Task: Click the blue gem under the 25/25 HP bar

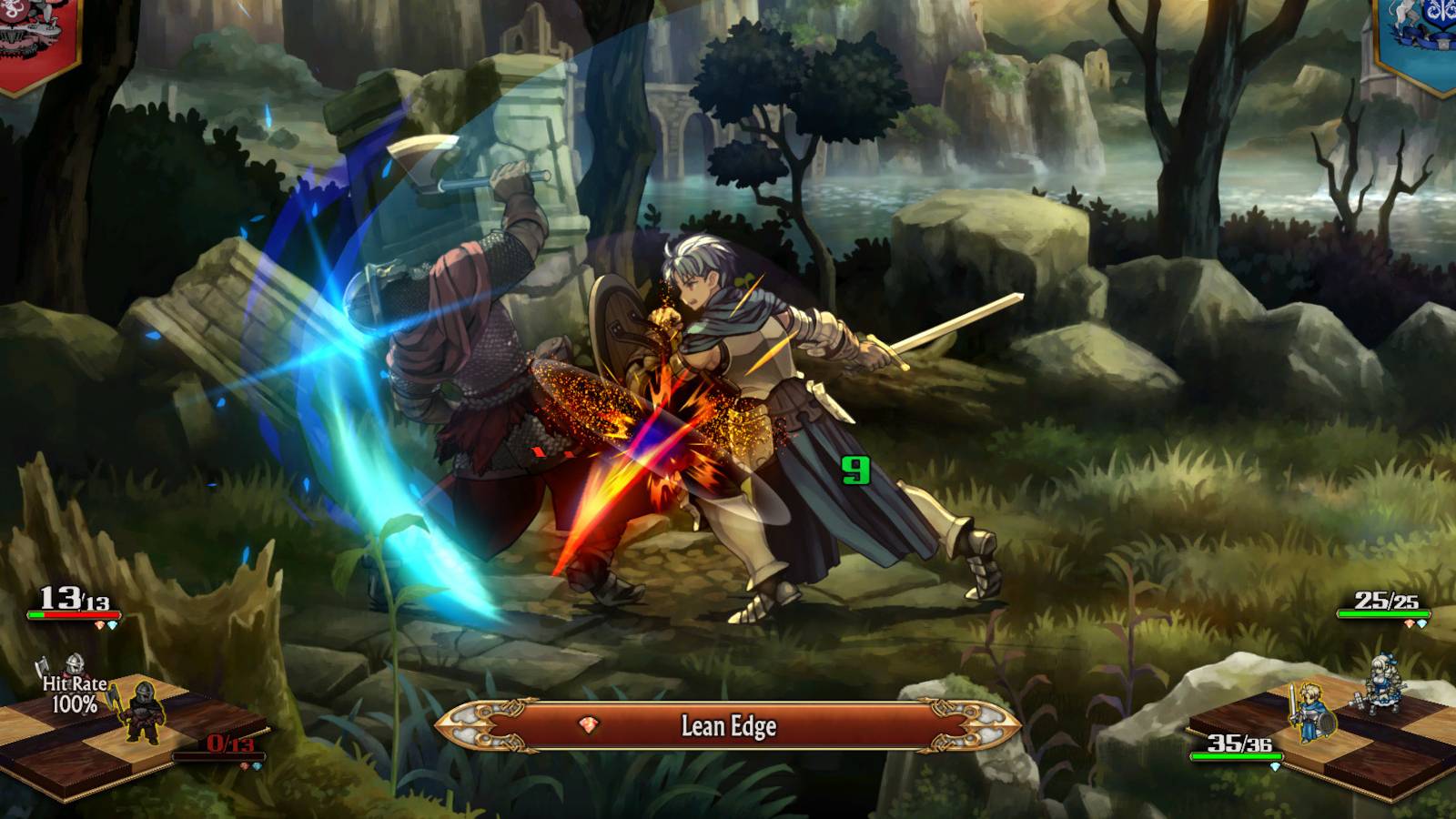Action: click(1422, 624)
